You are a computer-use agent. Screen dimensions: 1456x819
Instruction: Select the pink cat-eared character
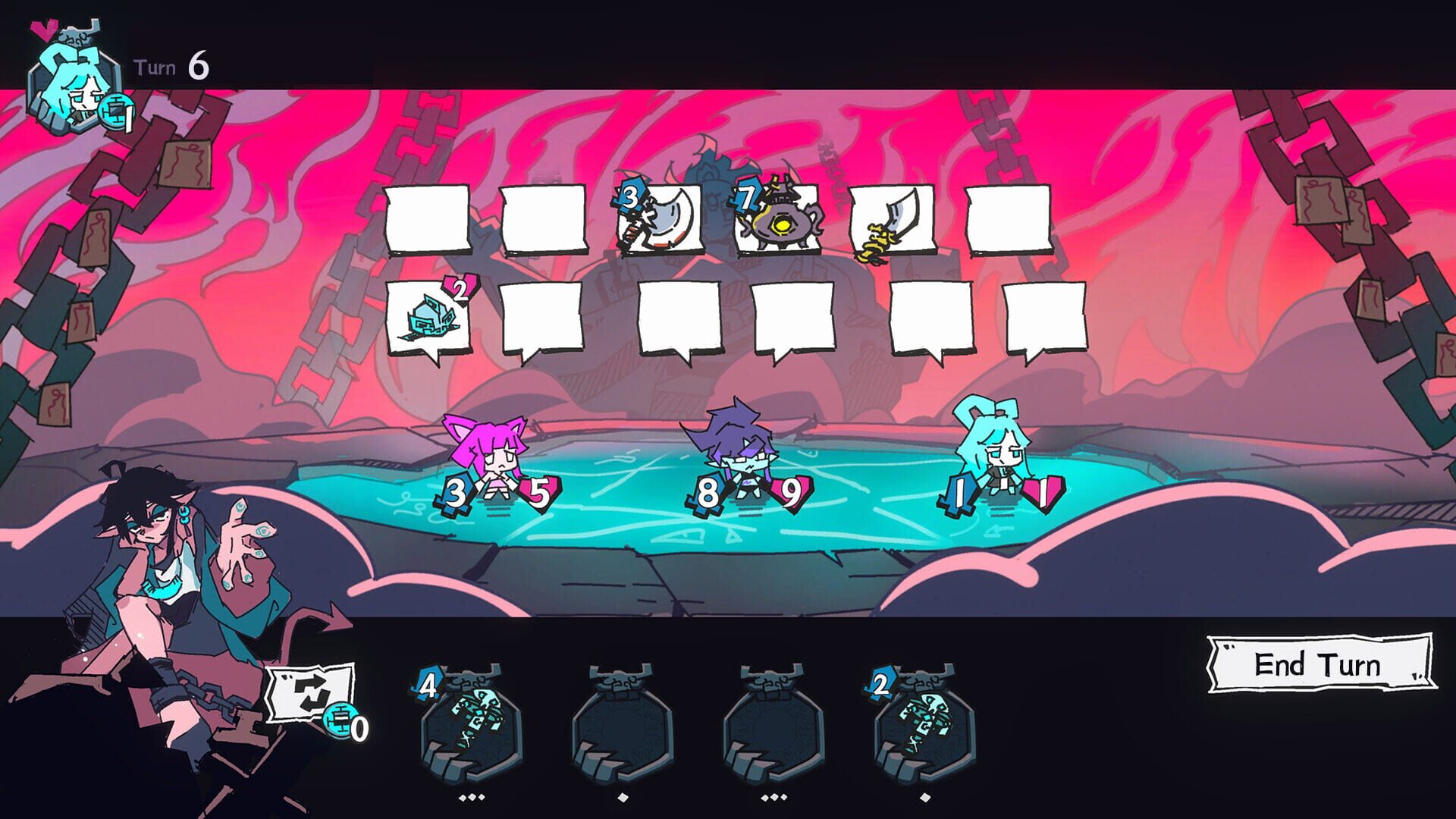pyautogui.click(x=497, y=463)
